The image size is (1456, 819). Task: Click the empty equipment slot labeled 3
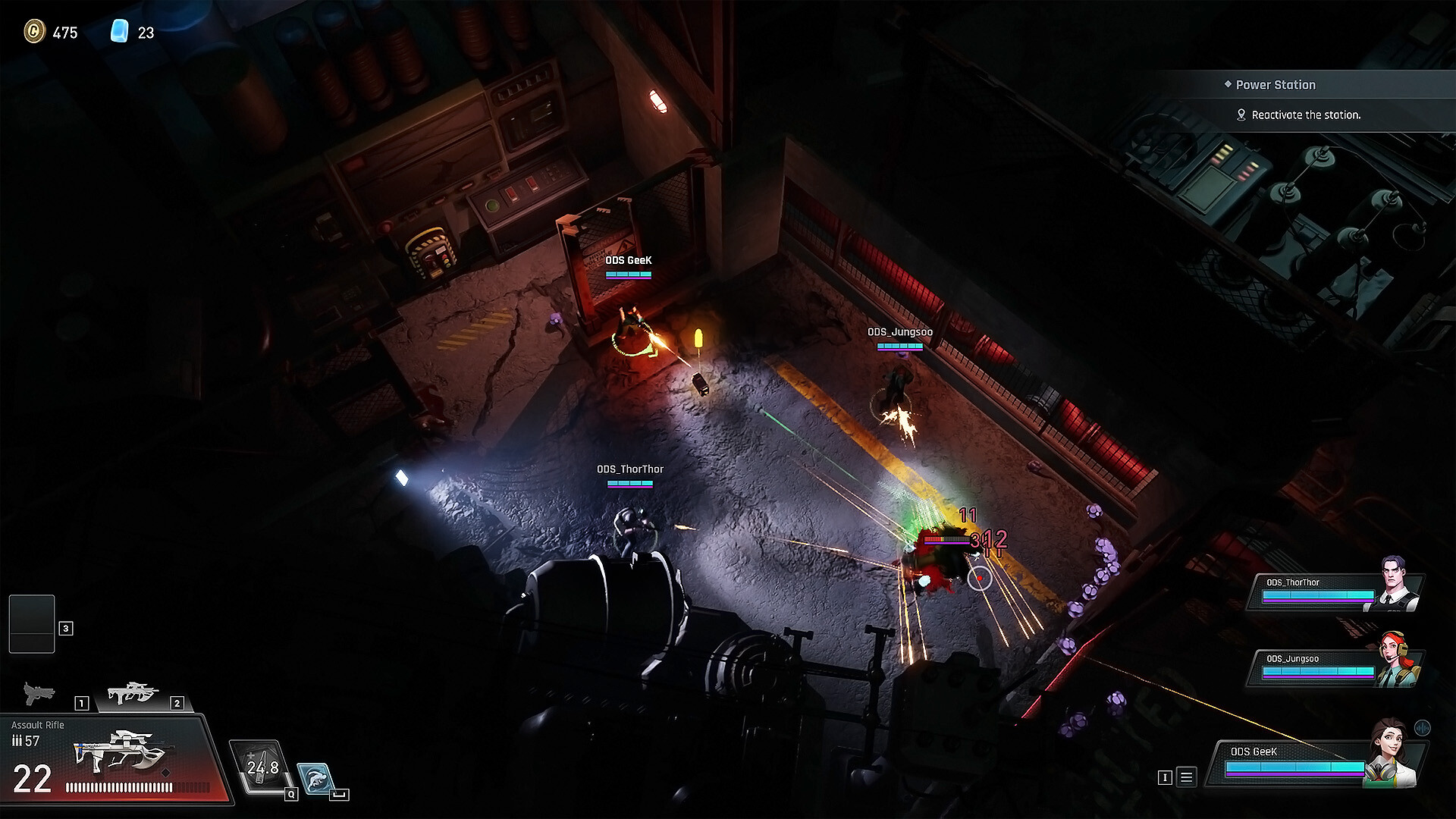30,626
